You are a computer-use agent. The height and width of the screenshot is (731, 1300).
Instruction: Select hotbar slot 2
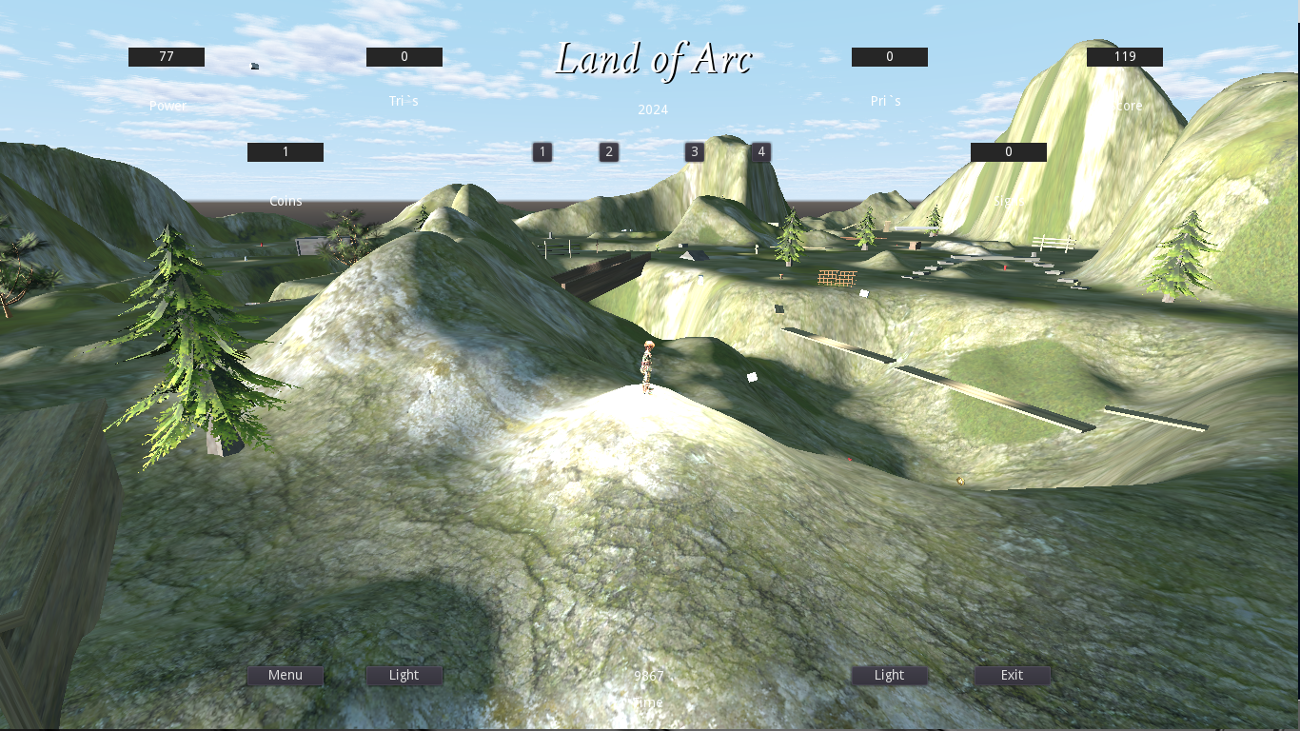coord(607,151)
